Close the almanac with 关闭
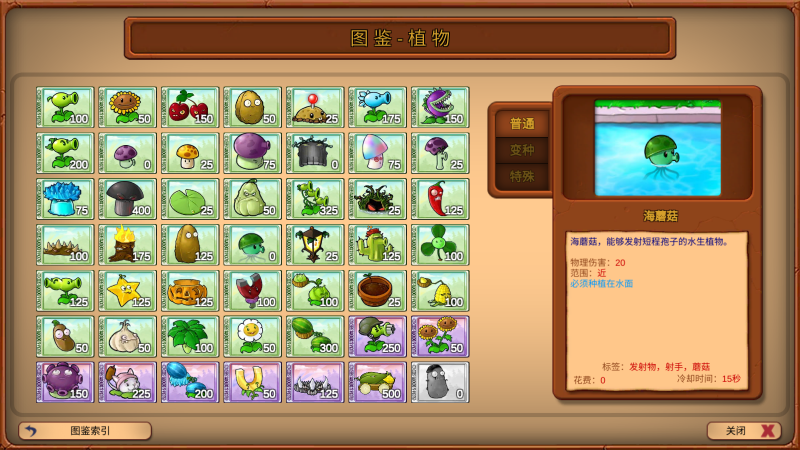This screenshot has width=800, height=450. pos(743,431)
